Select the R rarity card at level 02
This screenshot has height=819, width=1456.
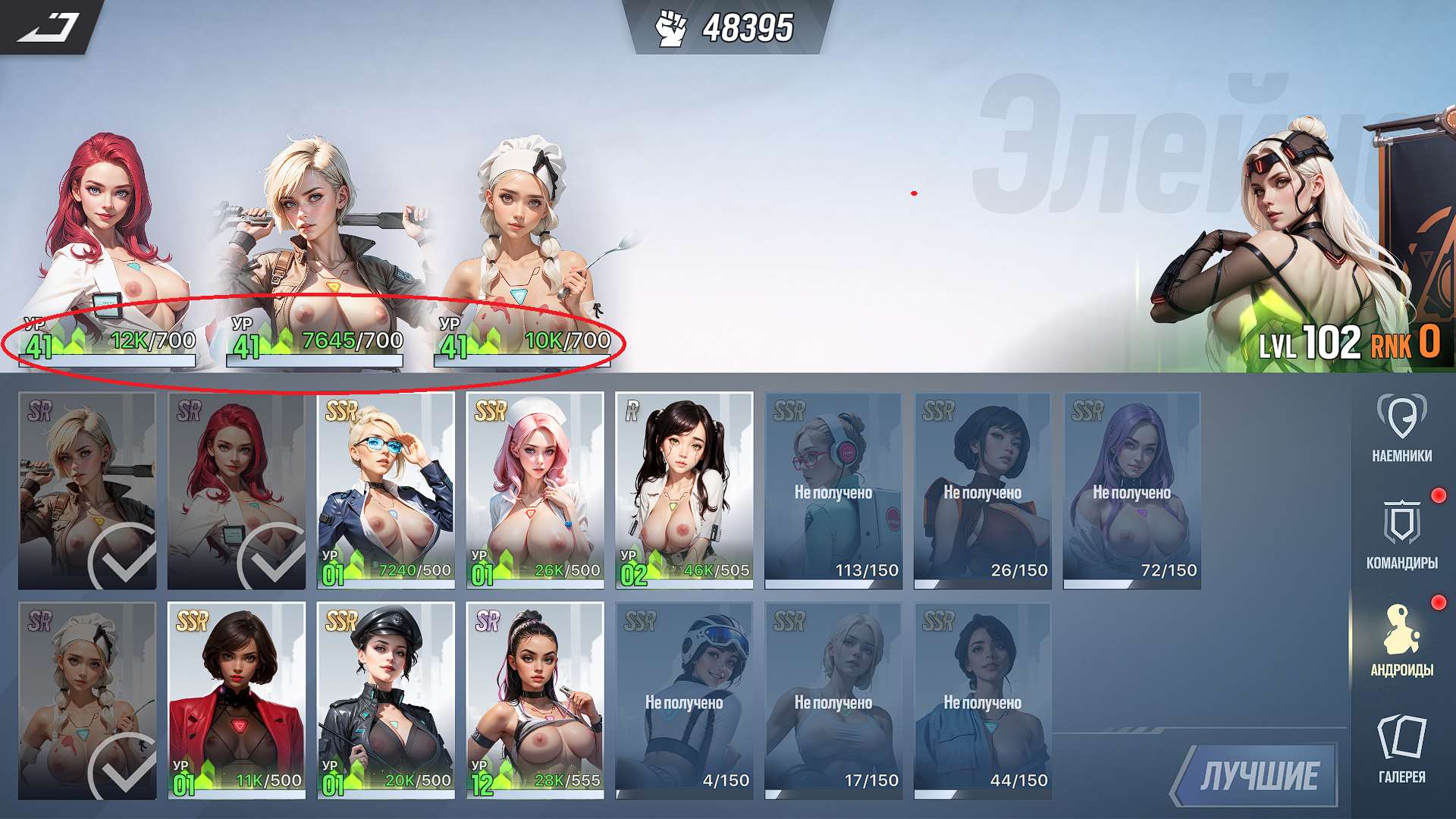[x=684, y=490]
